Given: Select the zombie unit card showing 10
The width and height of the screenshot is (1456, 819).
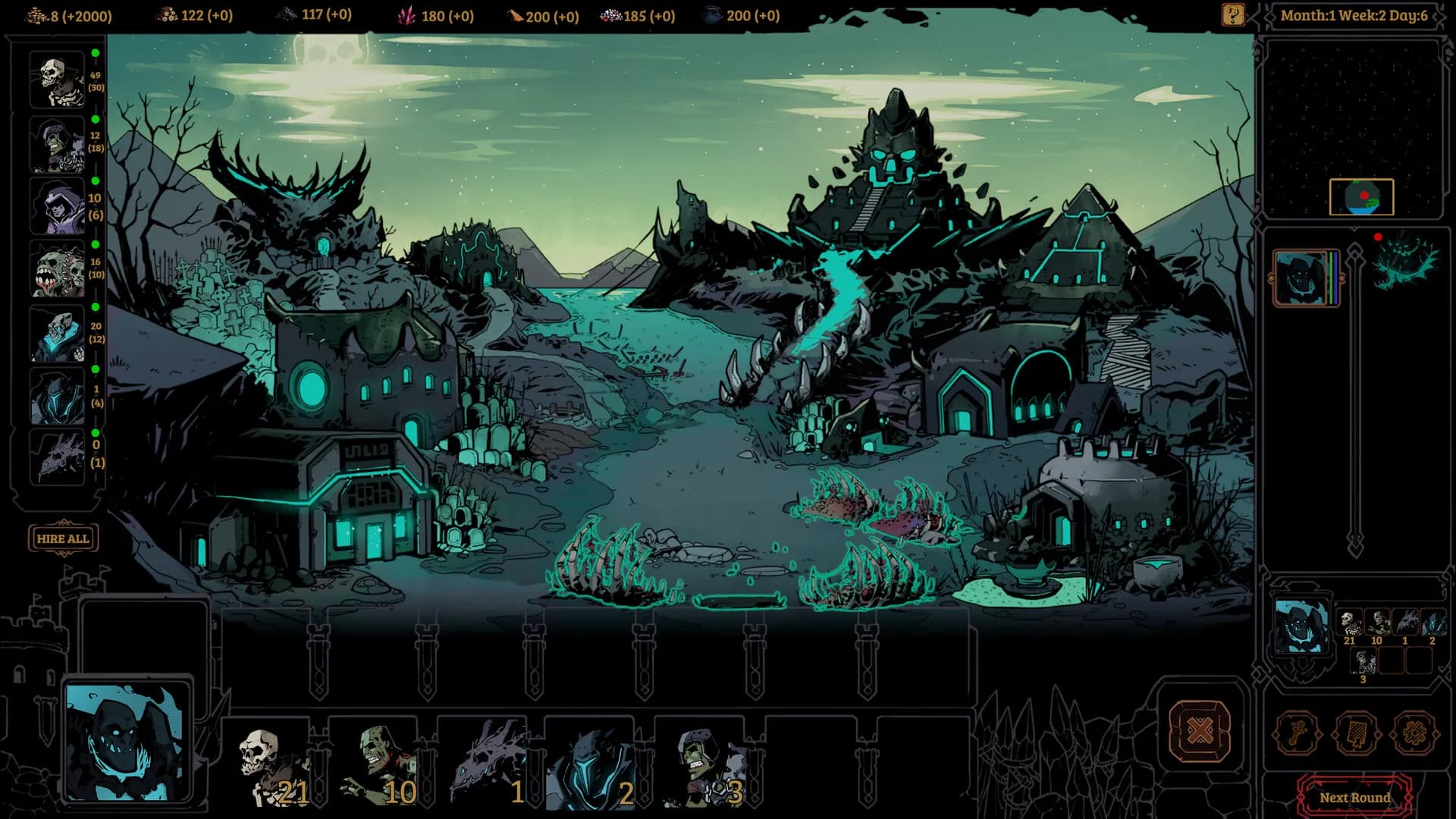Looking at the screenshot, I should point(383,758).
